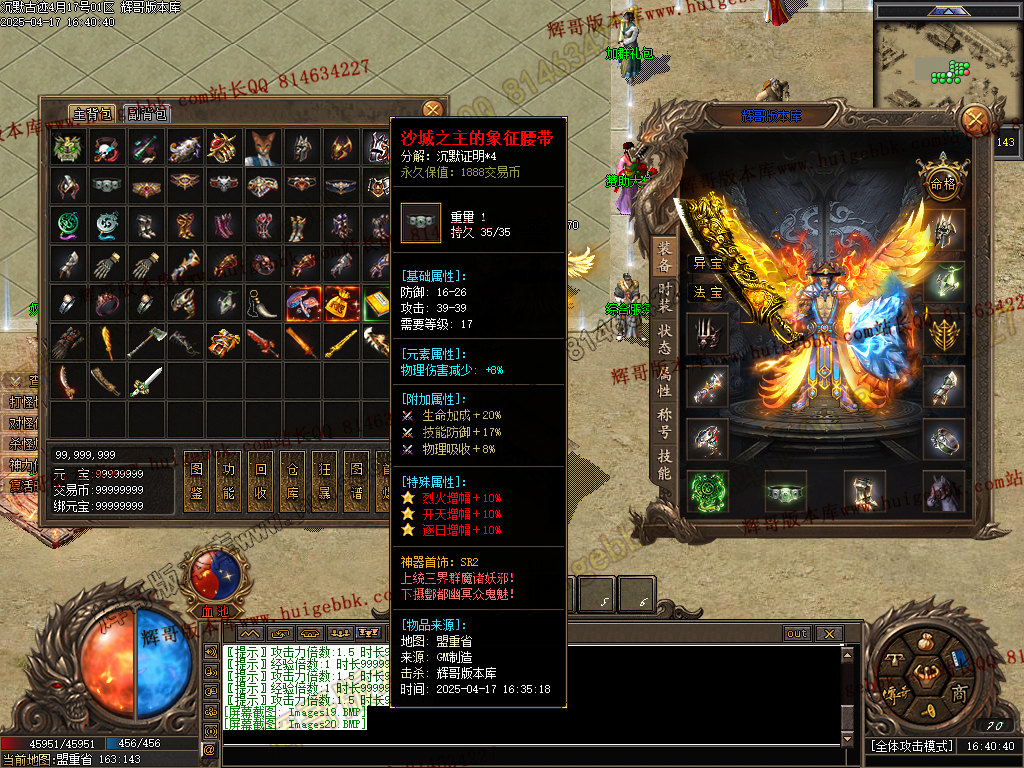Click the 命格 destiny button
This screenshot has height=768, width=1024.
(x=942, y=182)
